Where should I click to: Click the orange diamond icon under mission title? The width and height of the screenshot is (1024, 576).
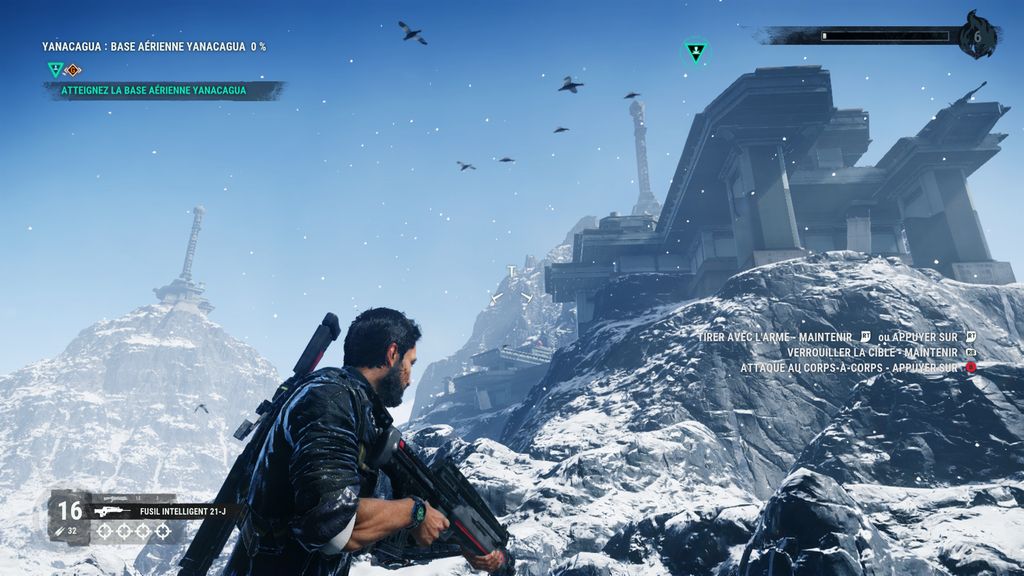click(x=73, y=70)
